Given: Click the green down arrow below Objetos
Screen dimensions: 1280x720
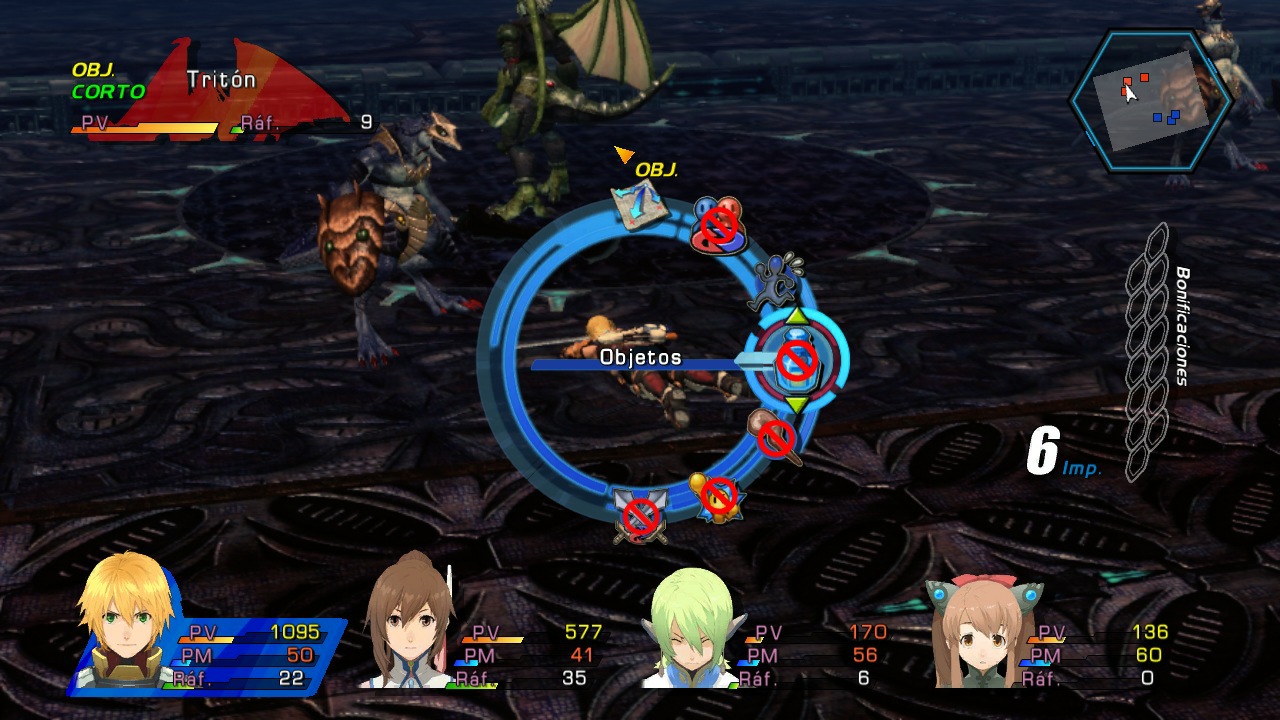Looking at the screenshot, I should click(x=795, y=404).
